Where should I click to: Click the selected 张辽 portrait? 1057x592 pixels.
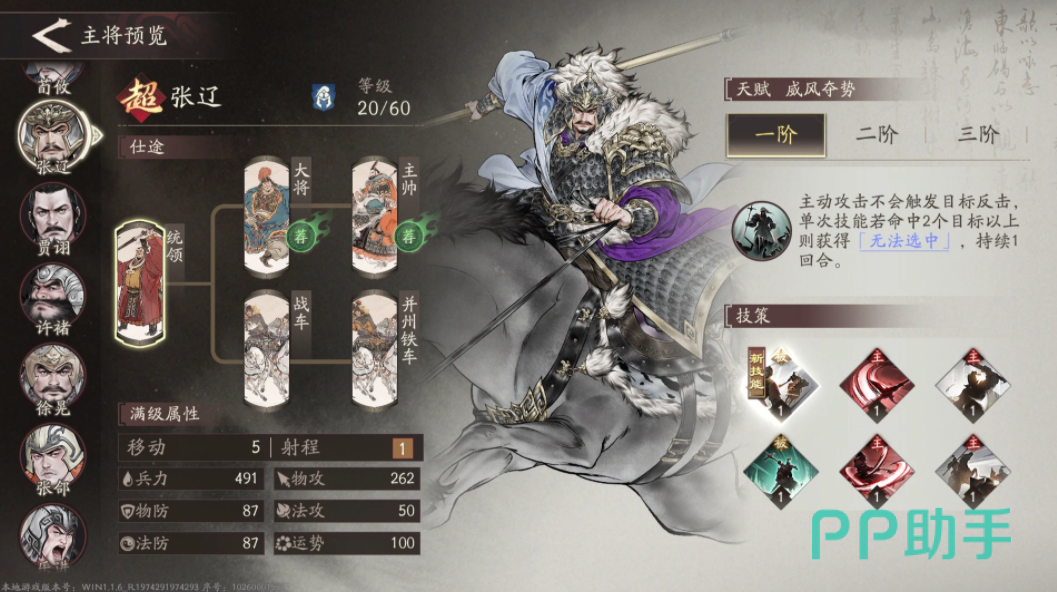point(52,137)
